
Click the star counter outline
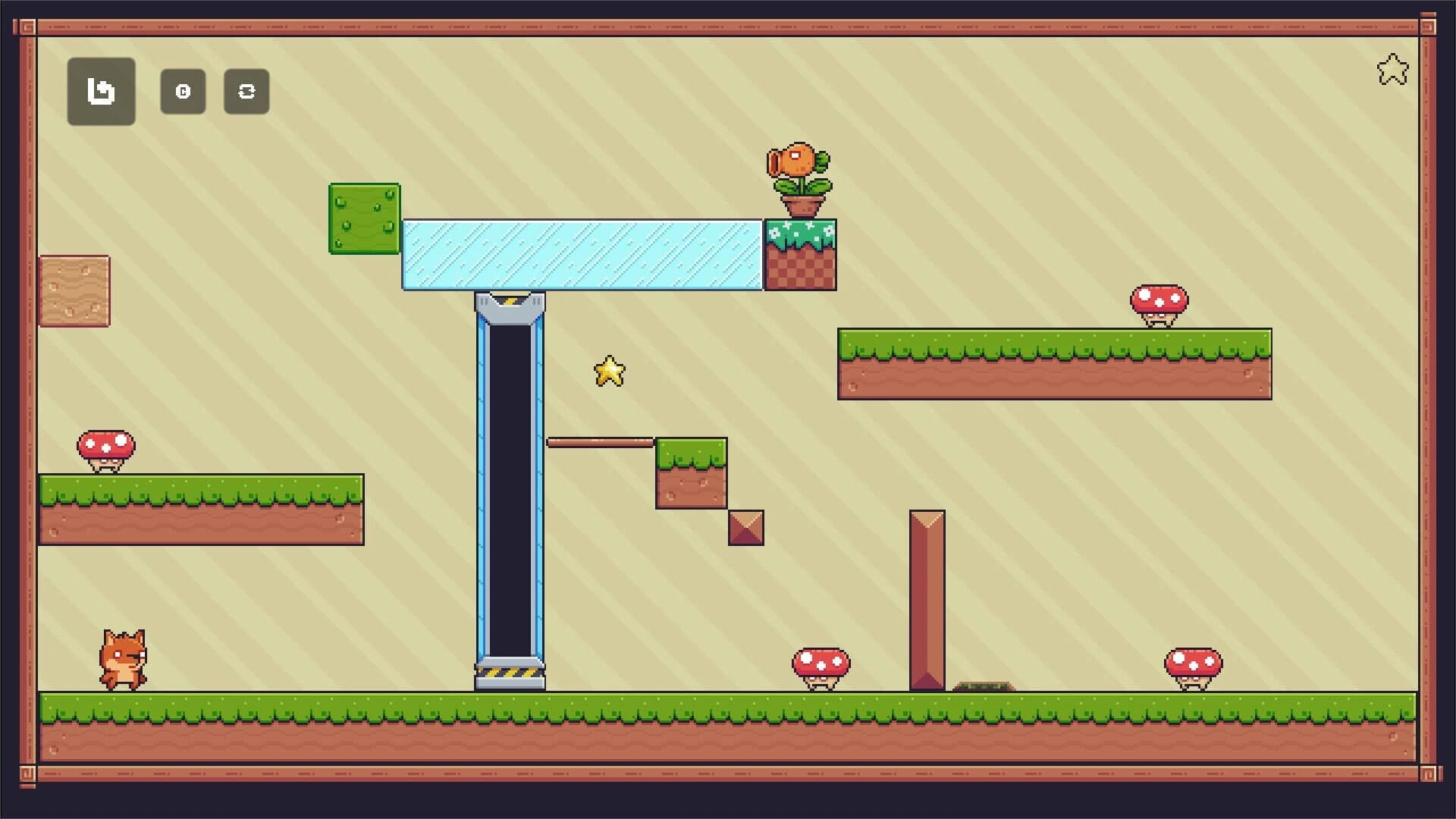[x=1393, y=70]
